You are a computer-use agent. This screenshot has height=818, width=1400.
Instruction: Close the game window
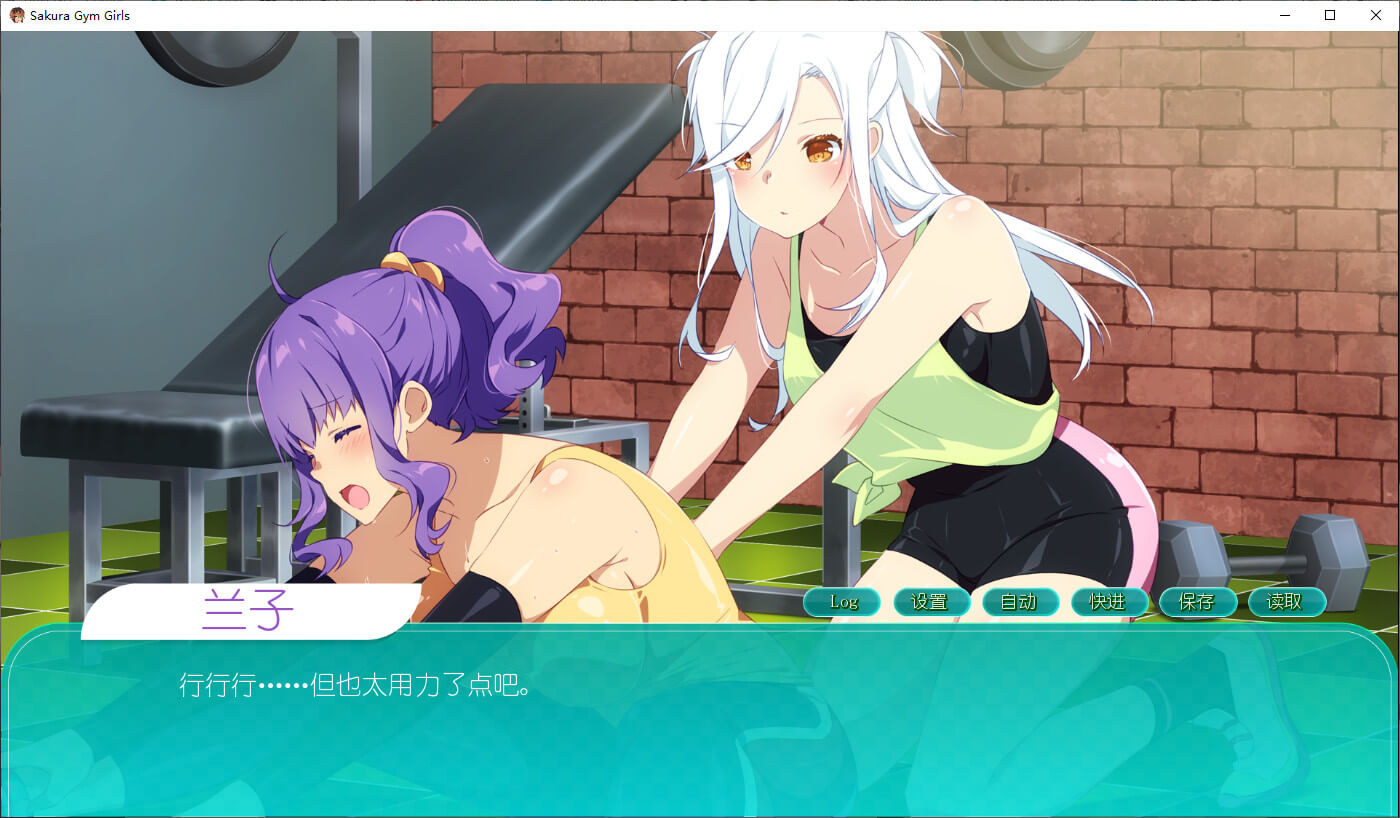point(1376,15)
